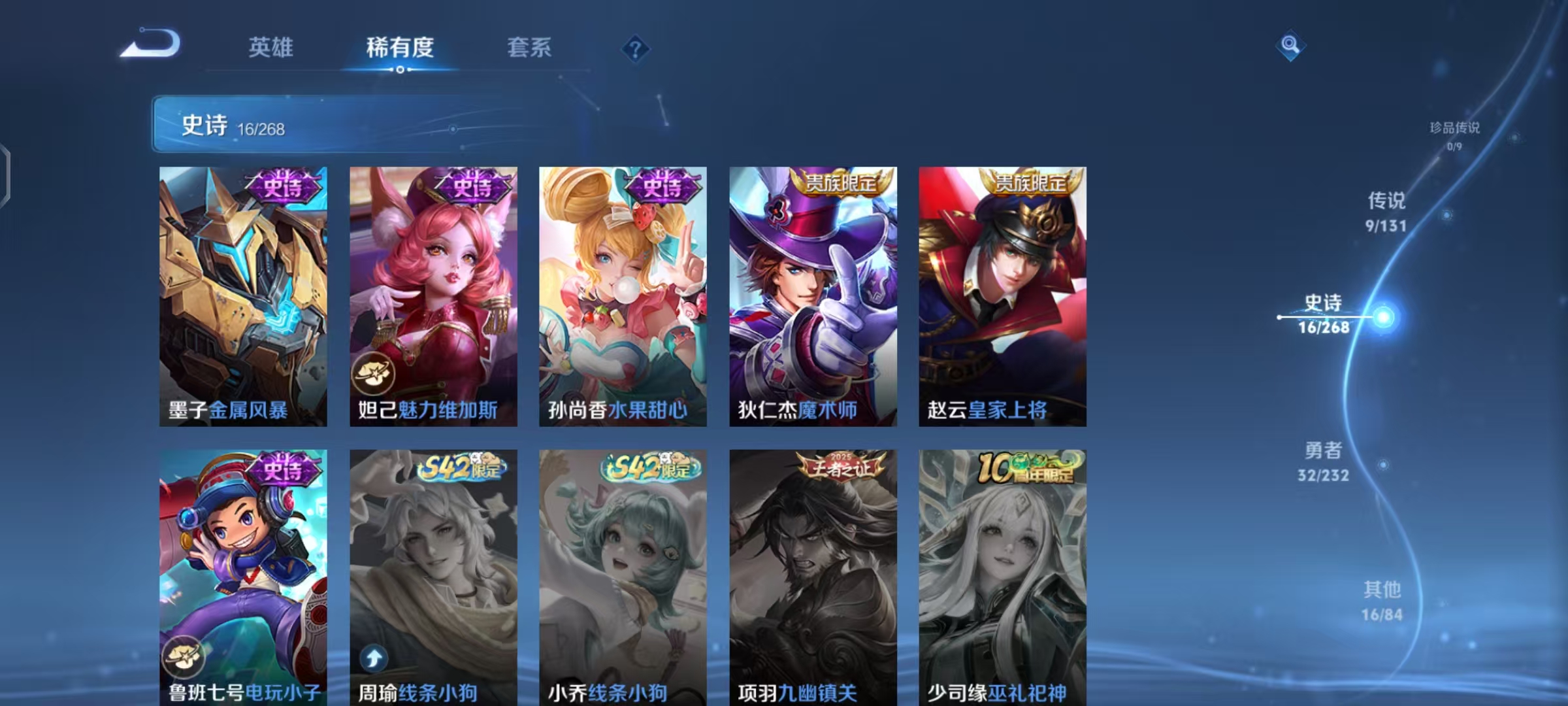The height and width of the screenshot is (706, 1568).
Task: Switch to the 英雄 tab
Action: [x=270, y=46]
